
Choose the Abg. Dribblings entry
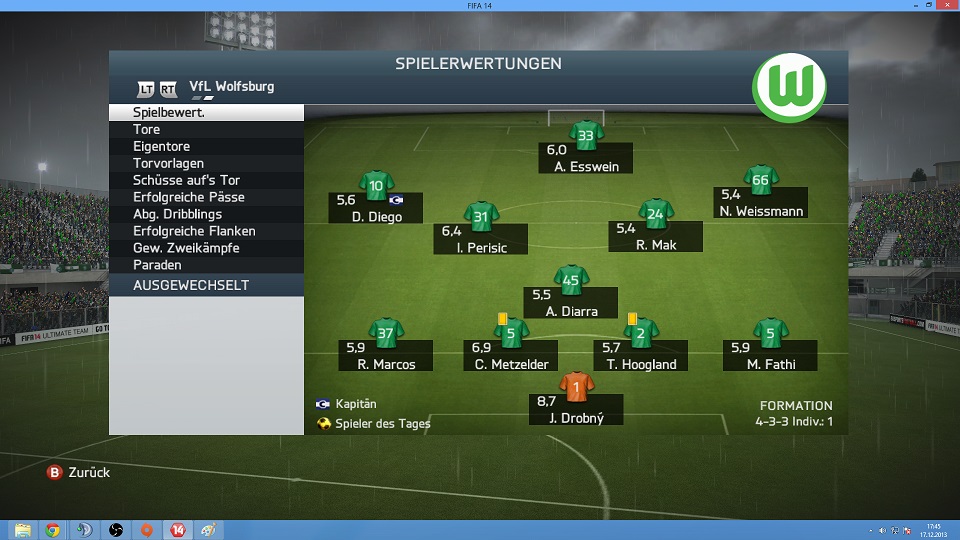point(205,214)
